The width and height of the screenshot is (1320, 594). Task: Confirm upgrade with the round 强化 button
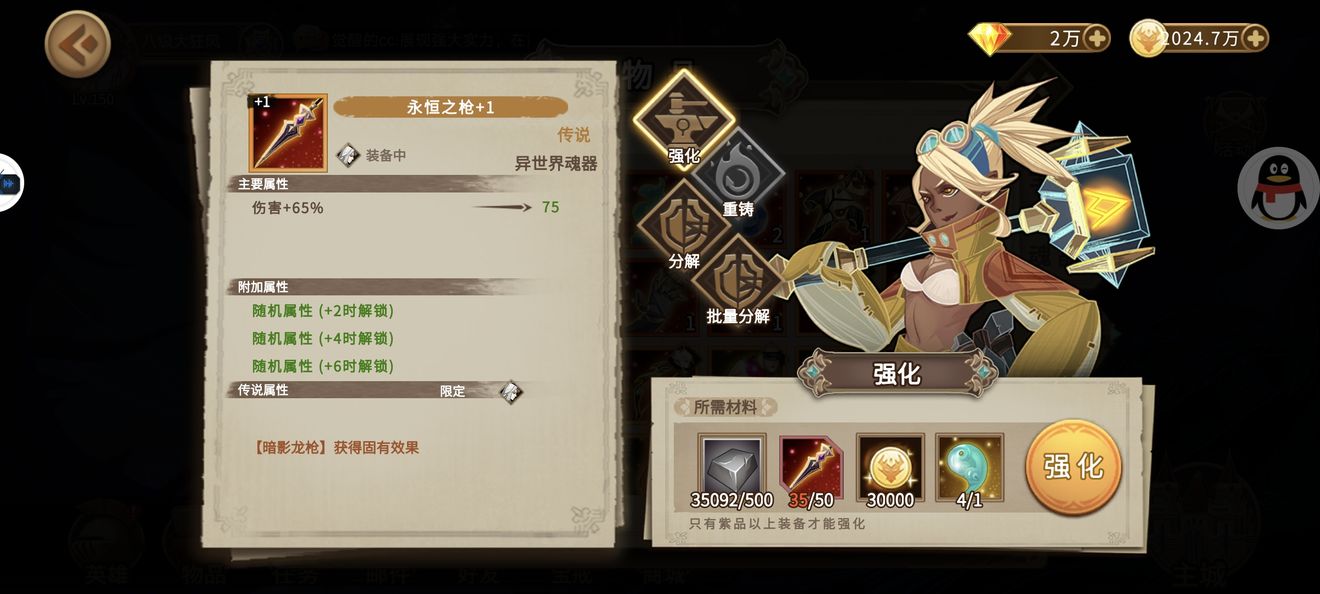tap(1073, 466)
